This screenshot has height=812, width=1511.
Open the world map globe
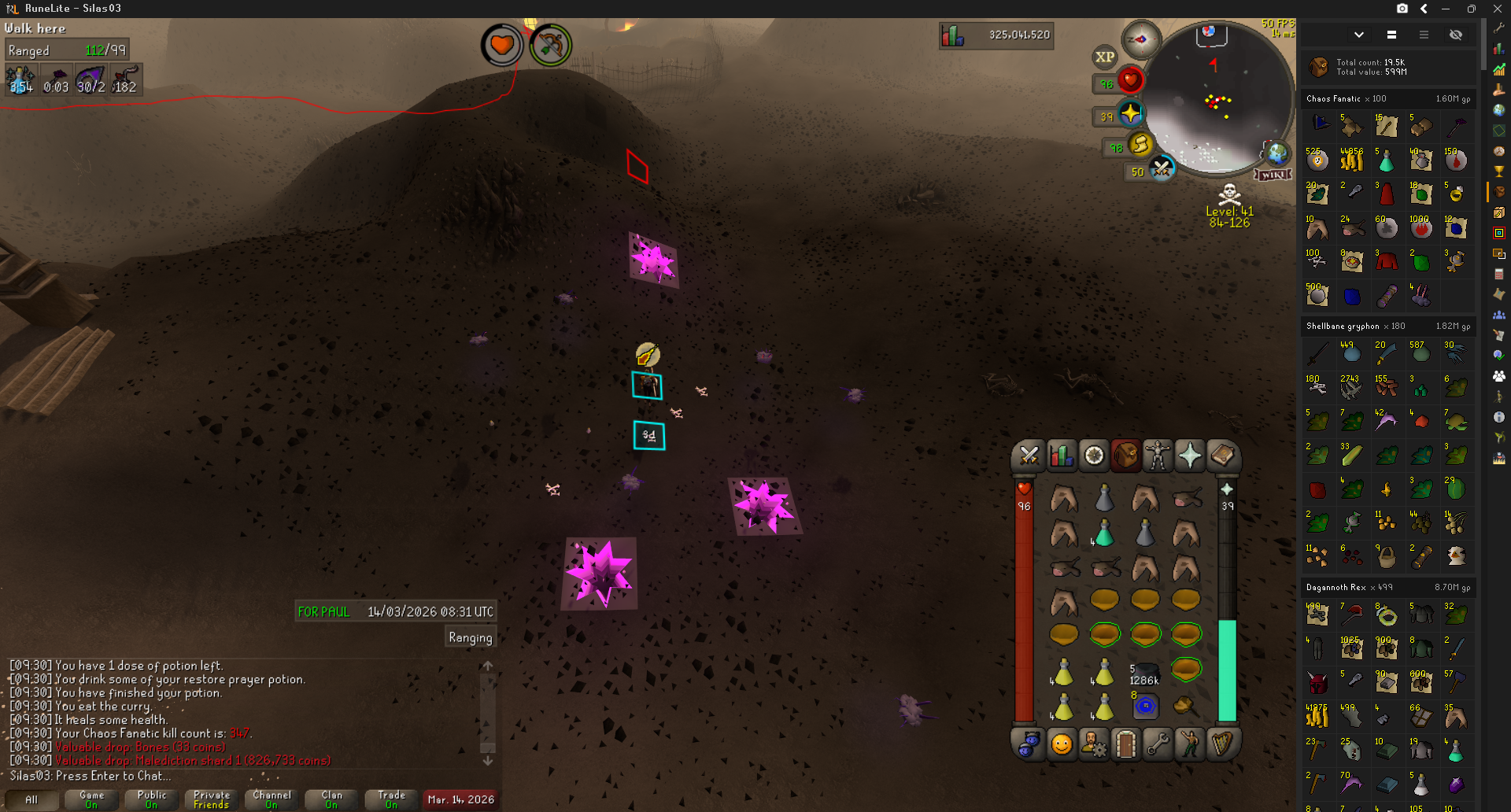[x=1276, y=153]
